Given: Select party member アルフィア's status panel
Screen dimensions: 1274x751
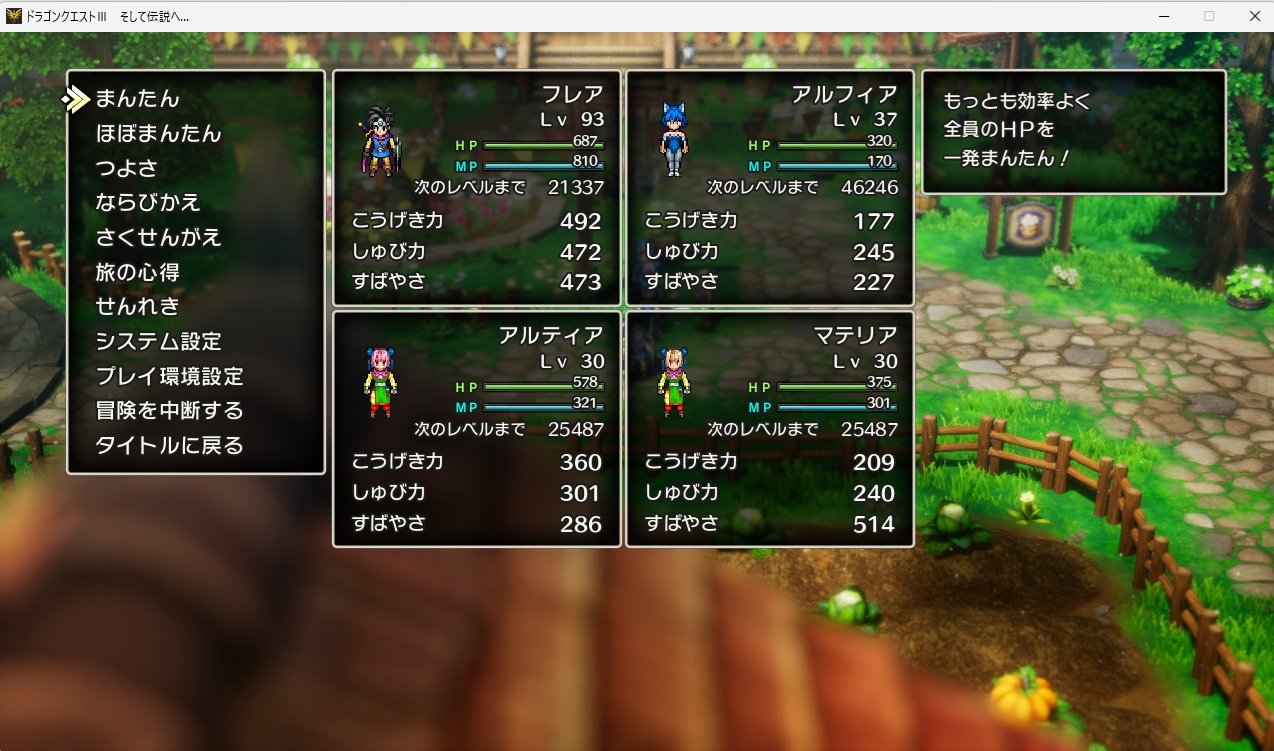Looking at the screenshot, I should (x=770, y=188).
